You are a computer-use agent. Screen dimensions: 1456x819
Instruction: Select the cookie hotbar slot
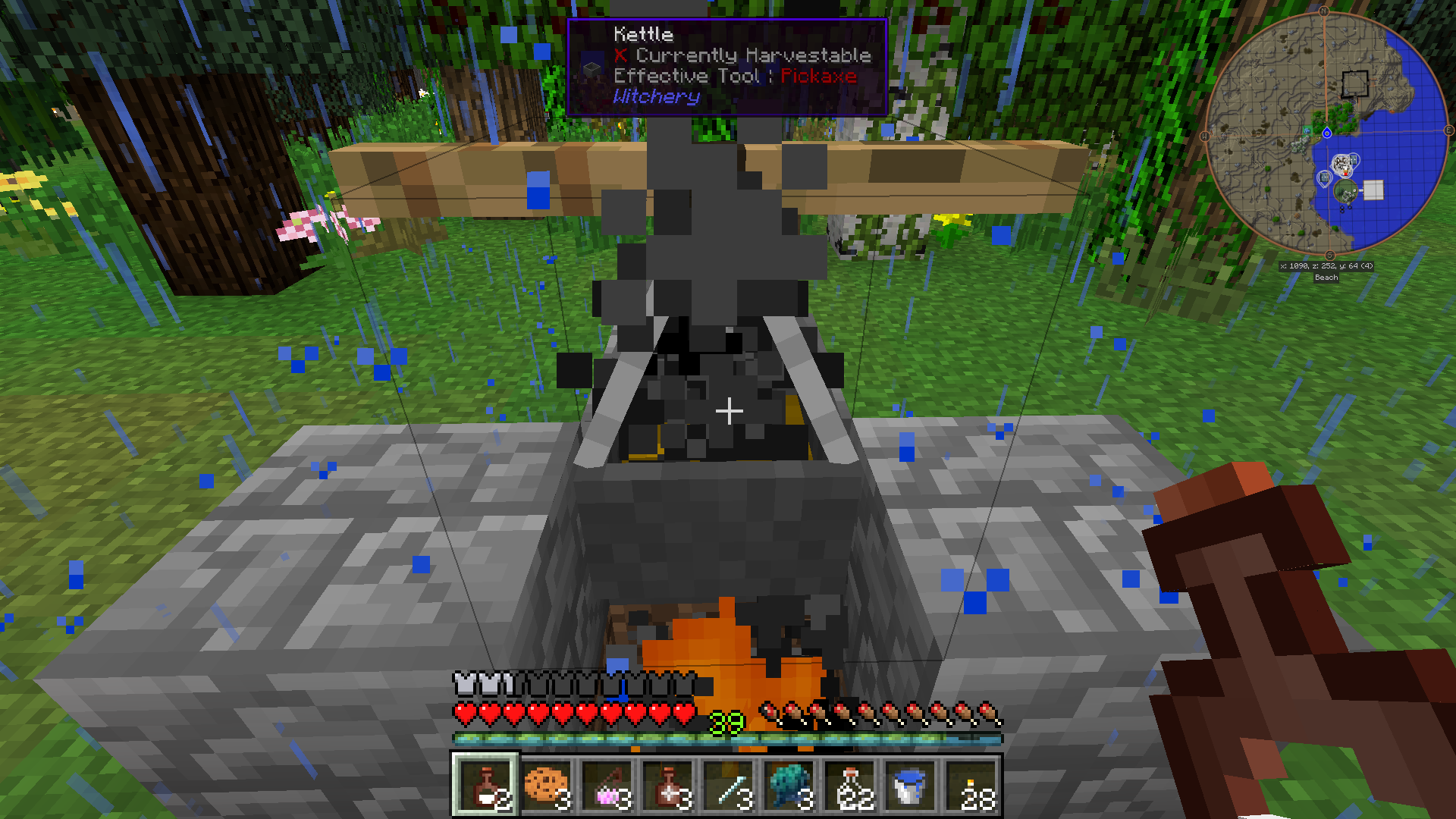point(546,786)
